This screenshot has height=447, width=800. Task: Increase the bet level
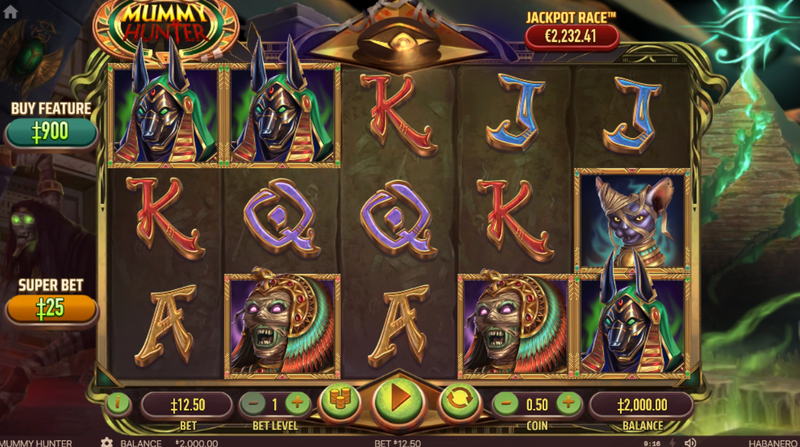[x=297, y=403]
